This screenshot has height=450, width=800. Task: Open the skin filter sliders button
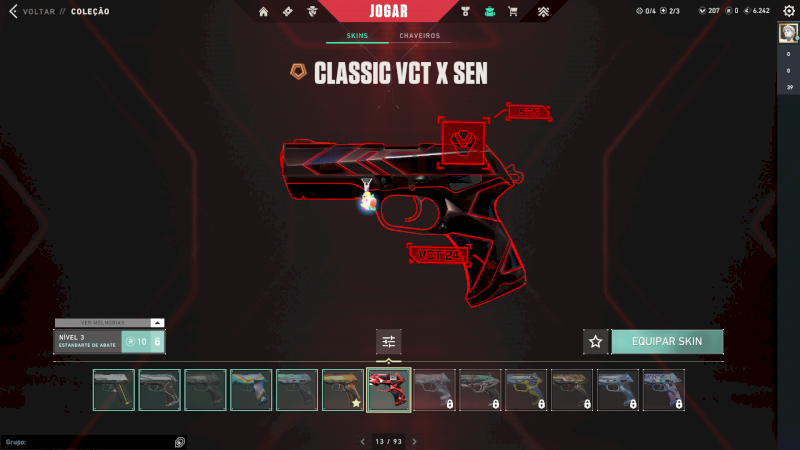[x=389, y=341]
